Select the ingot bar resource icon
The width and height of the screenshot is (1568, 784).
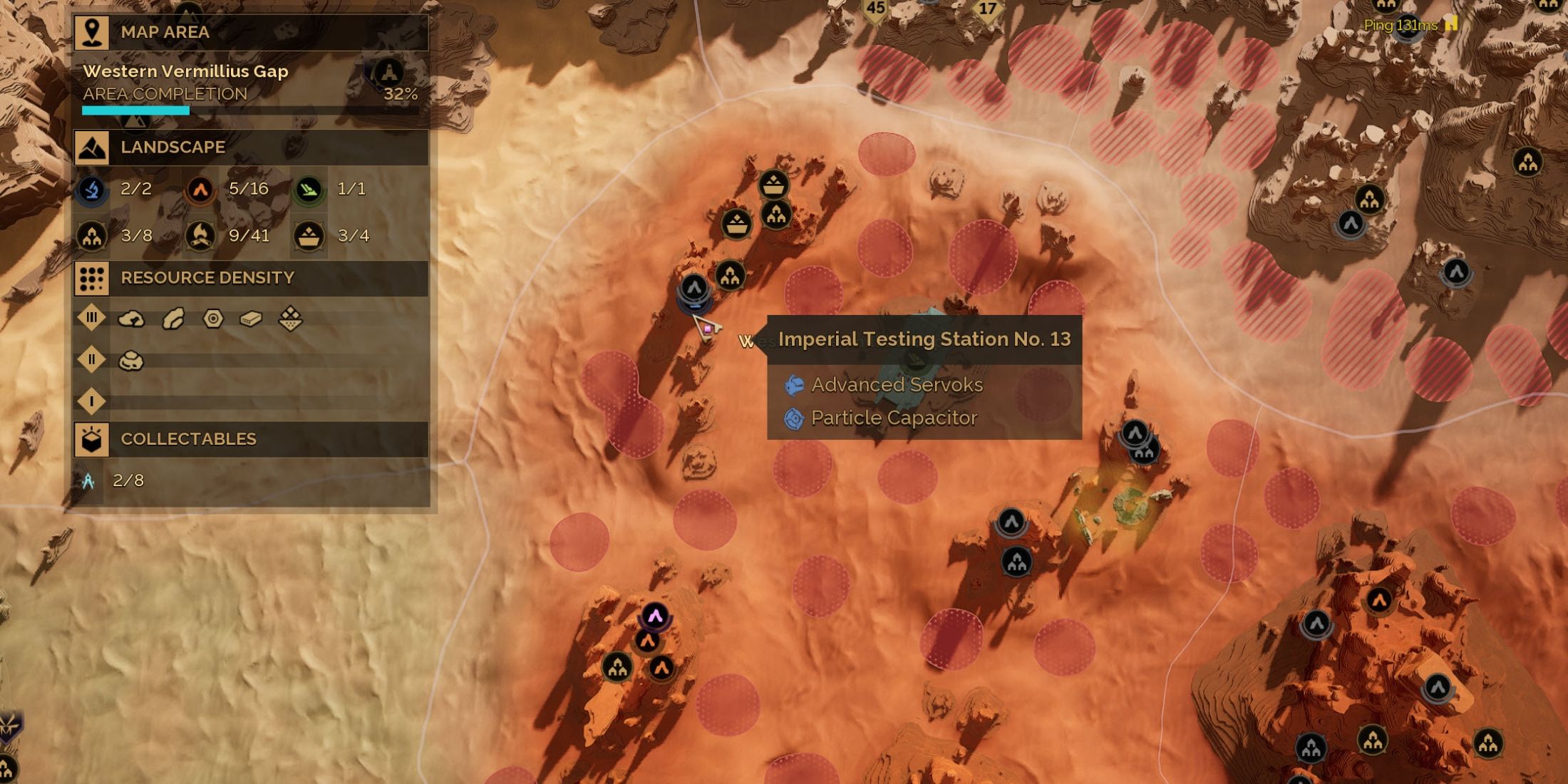pyautogui.click(x=251, y=319)
